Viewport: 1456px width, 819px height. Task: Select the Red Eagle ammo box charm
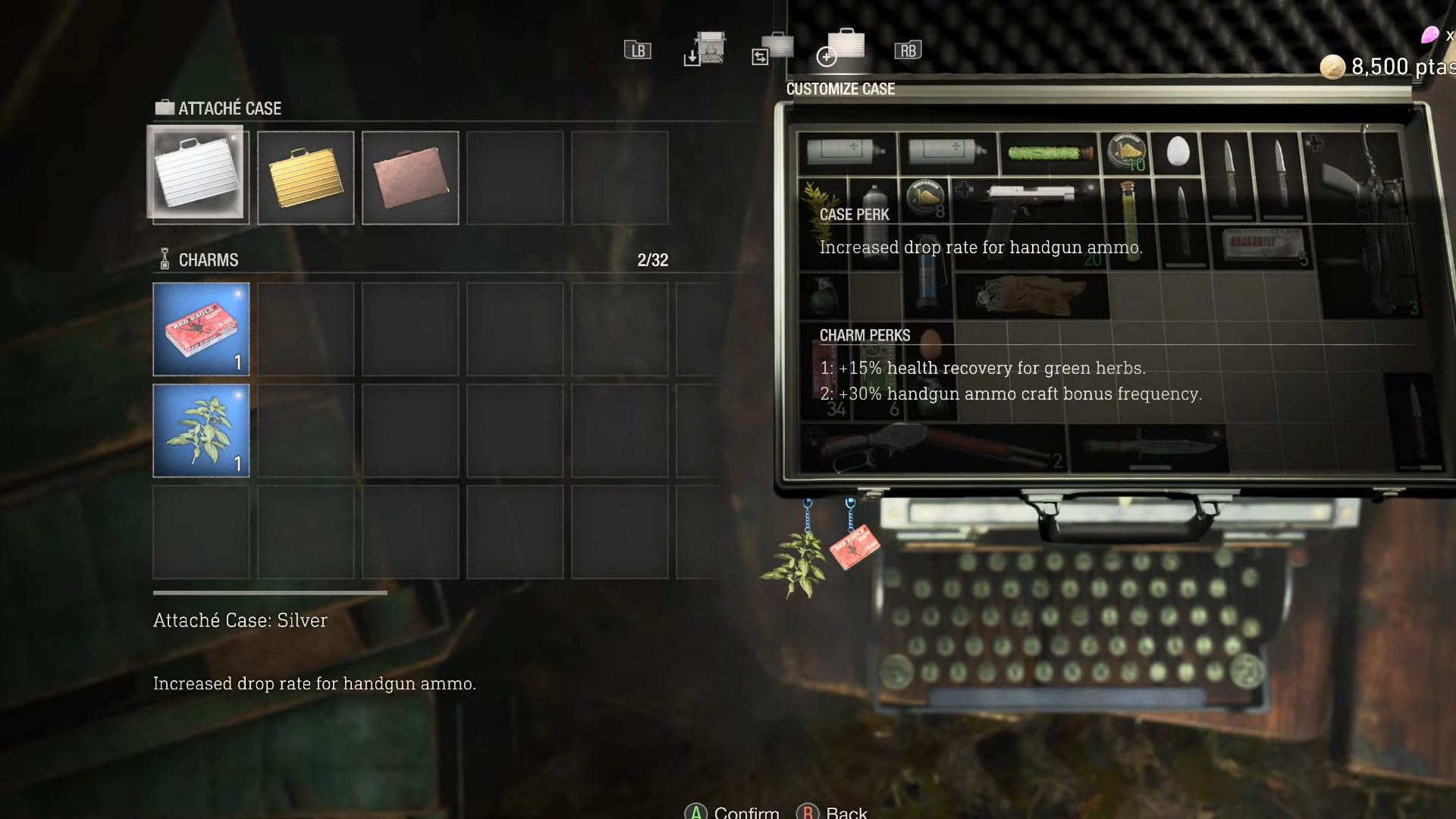200,330
